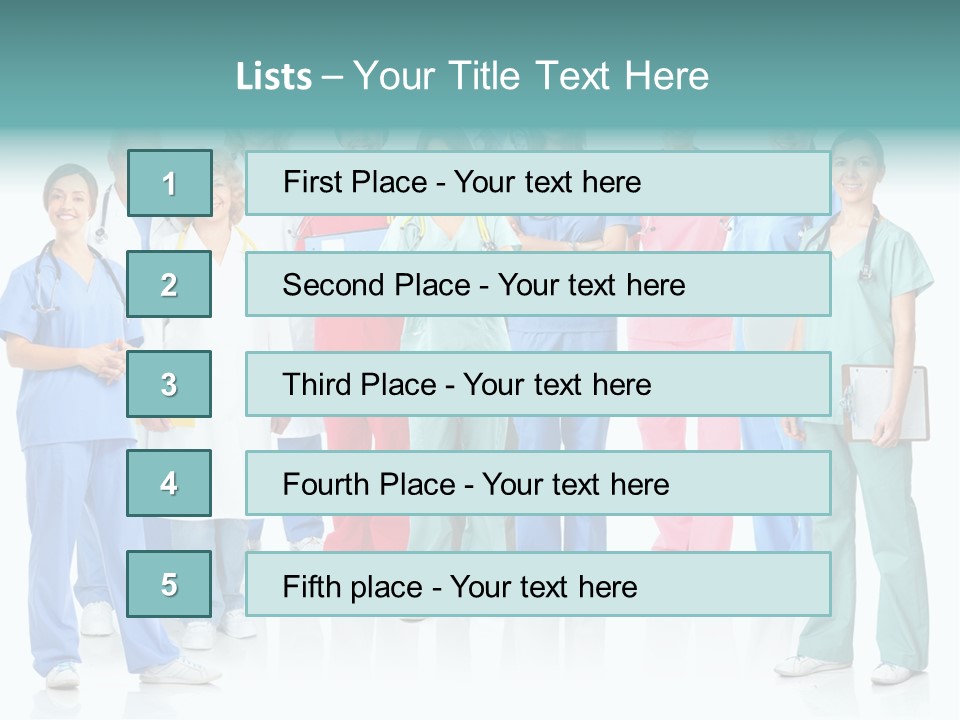Choose the Fifth place text bar
This screenshot has height=720, width=960.
tap(538, 584)
